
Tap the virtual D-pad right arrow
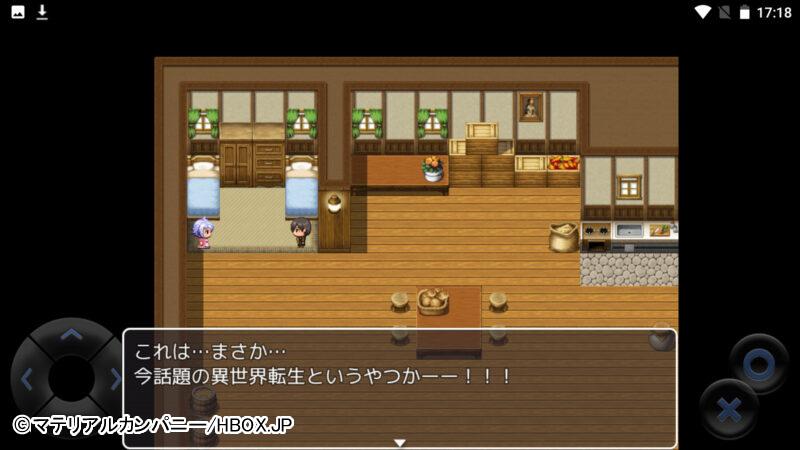click(114, 379)
